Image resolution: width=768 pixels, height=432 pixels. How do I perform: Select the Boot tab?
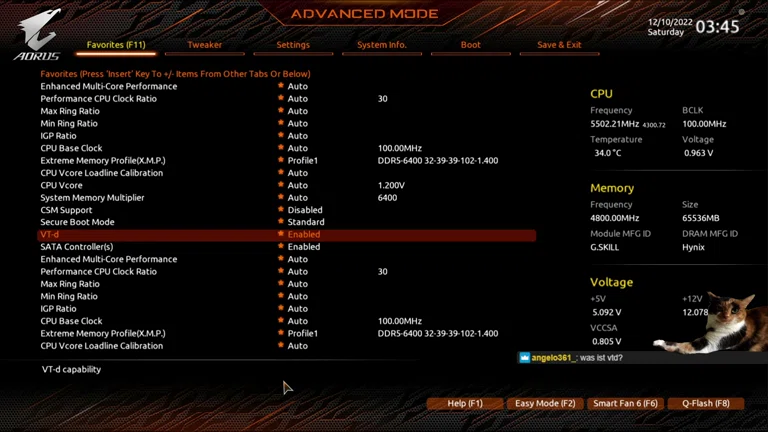(470, 45)
